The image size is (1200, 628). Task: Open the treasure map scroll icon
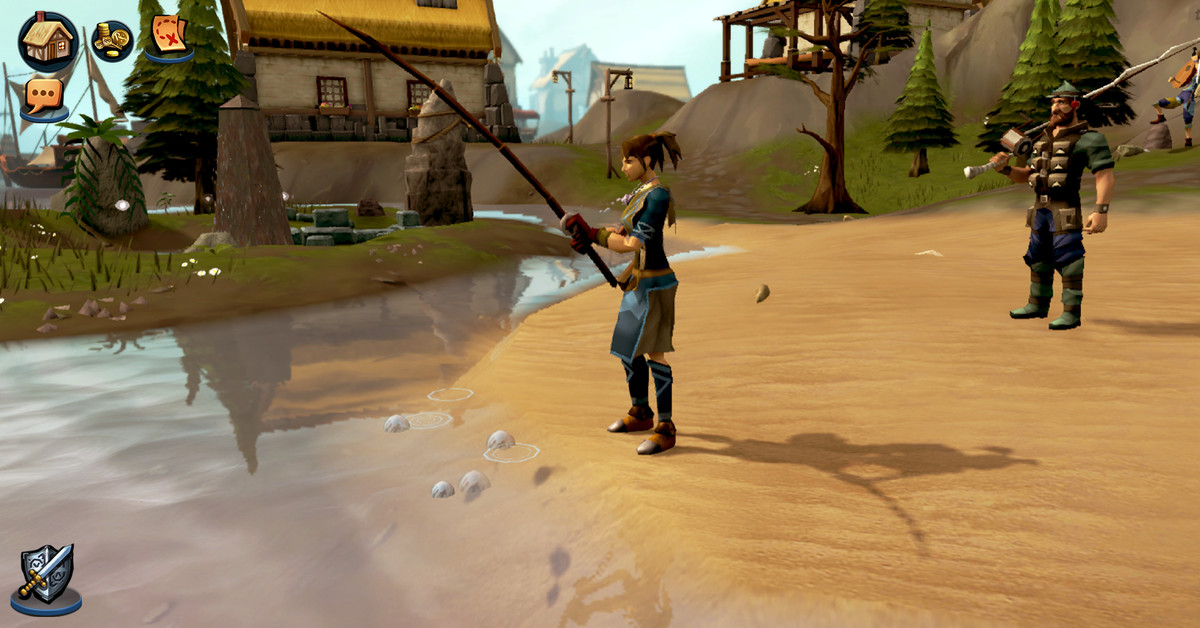tap(169, 36)
